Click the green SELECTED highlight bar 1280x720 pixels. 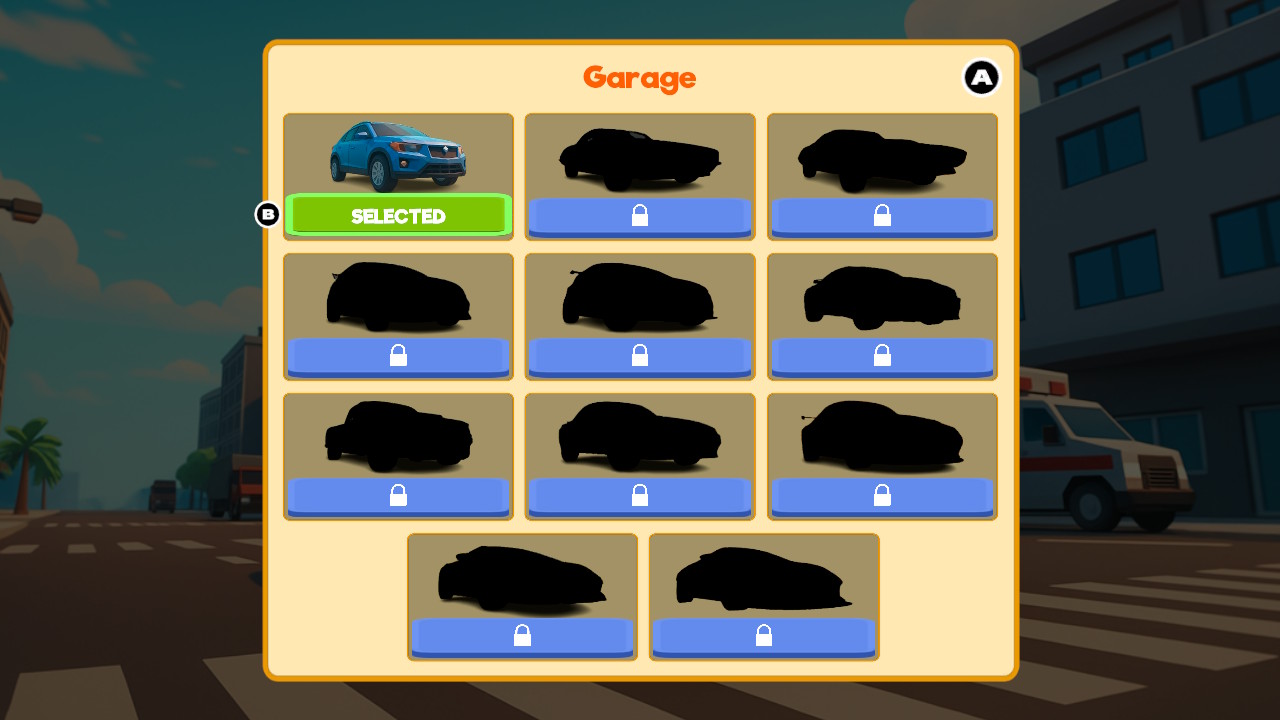click(x=398, y=215)
